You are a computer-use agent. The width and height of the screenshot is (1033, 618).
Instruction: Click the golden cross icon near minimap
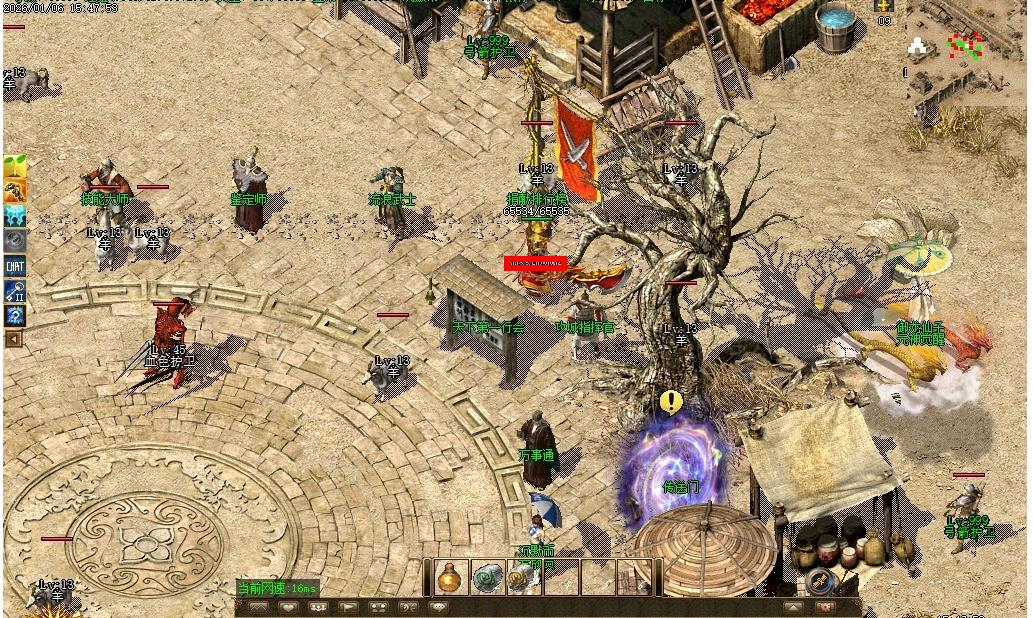click(x=884, y=6)
